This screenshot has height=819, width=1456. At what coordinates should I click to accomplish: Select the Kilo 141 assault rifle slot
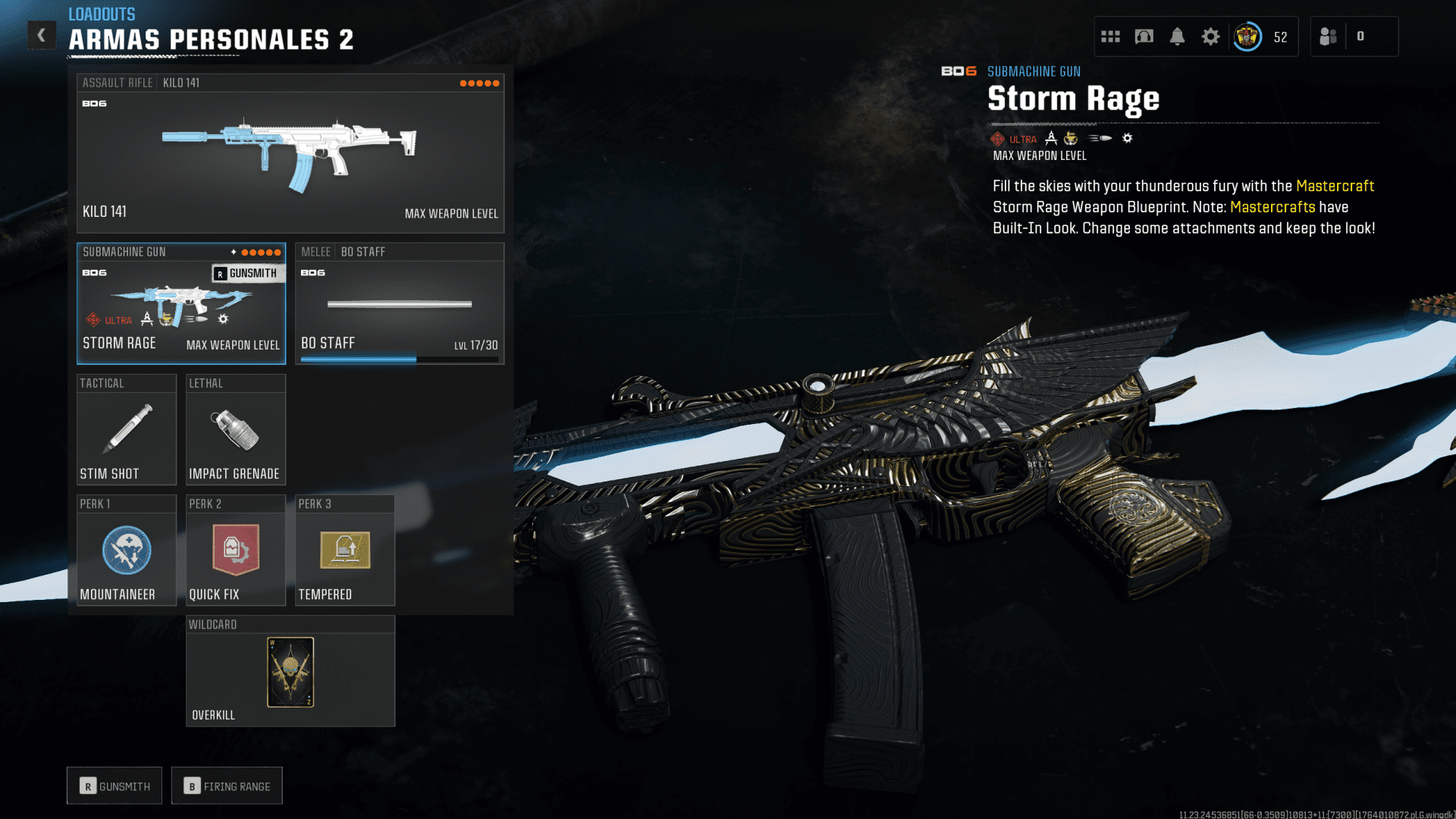tap(290, 154)
